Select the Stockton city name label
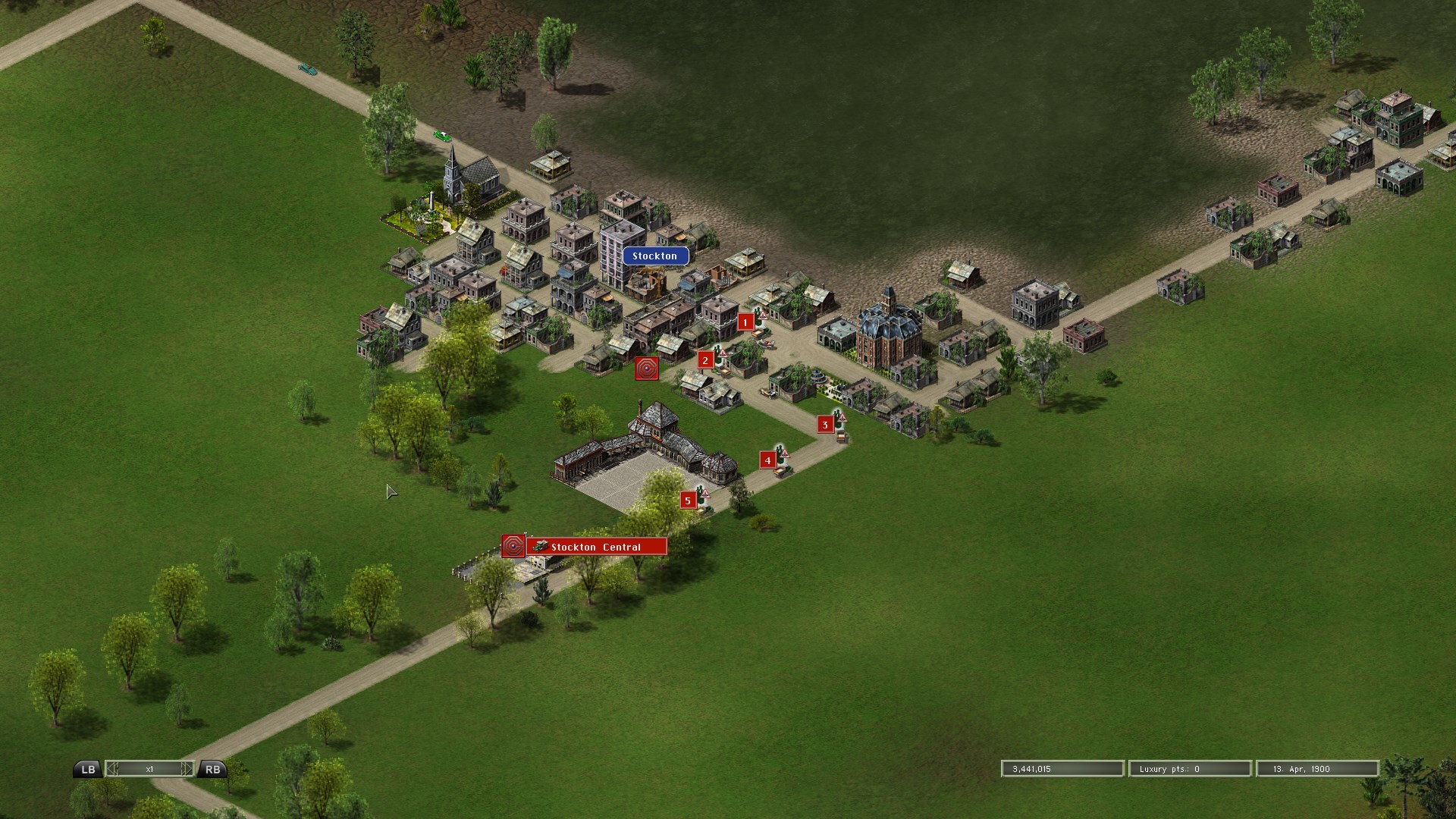The width and height of the screenshot is (1456, 819). (x=655, y=256)
